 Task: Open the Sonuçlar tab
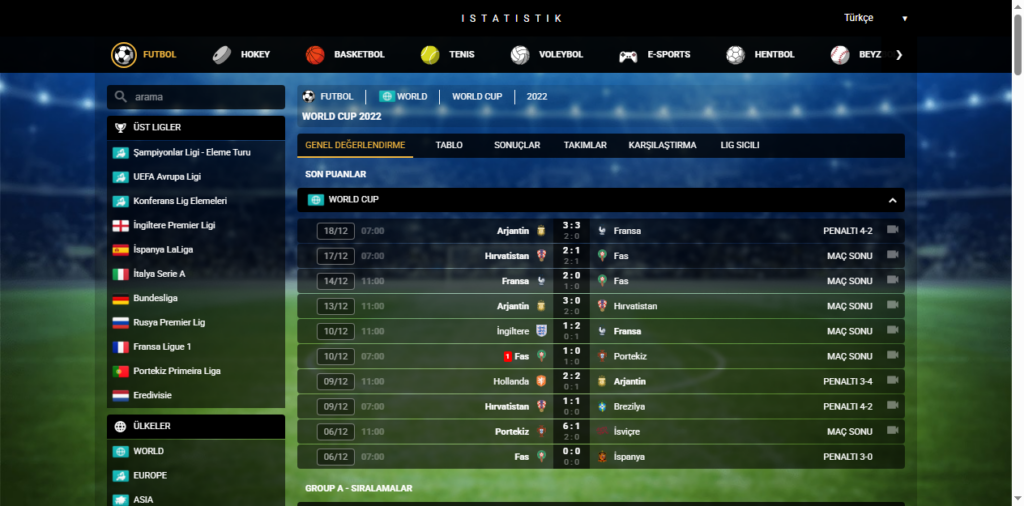tap(517, 145)
